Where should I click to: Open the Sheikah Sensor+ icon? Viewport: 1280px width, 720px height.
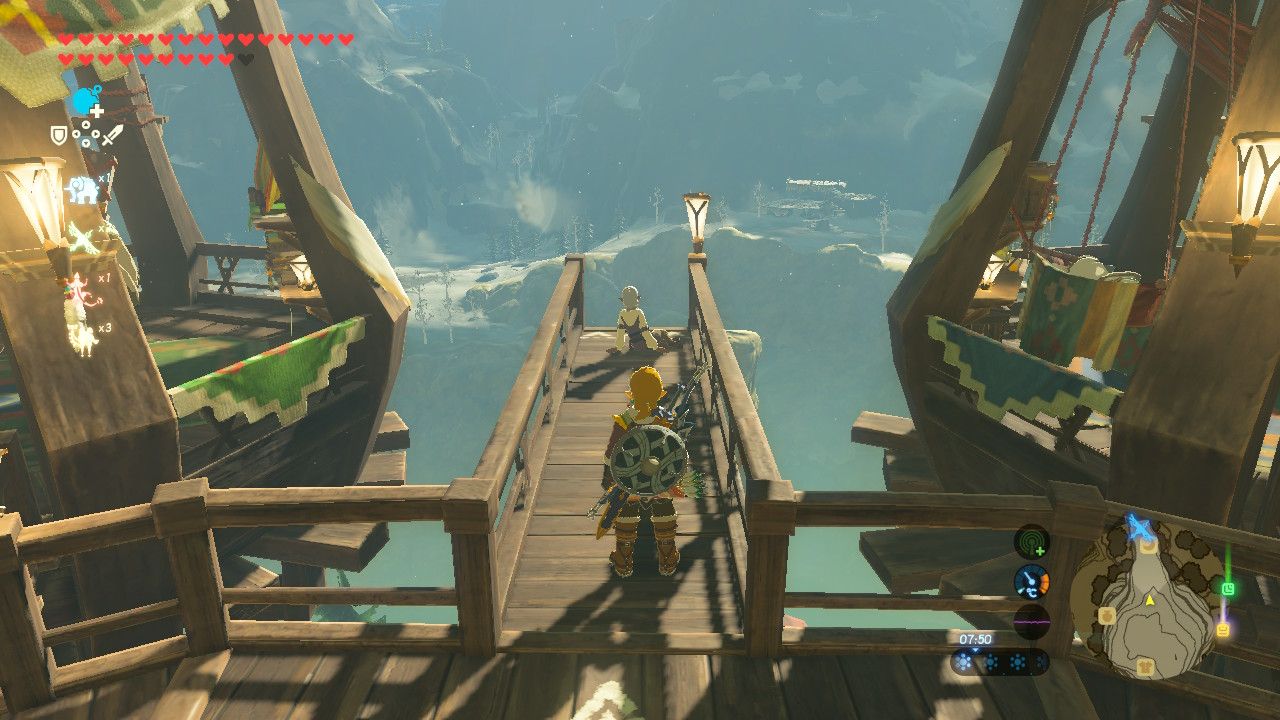click(x=1031, y=542)
